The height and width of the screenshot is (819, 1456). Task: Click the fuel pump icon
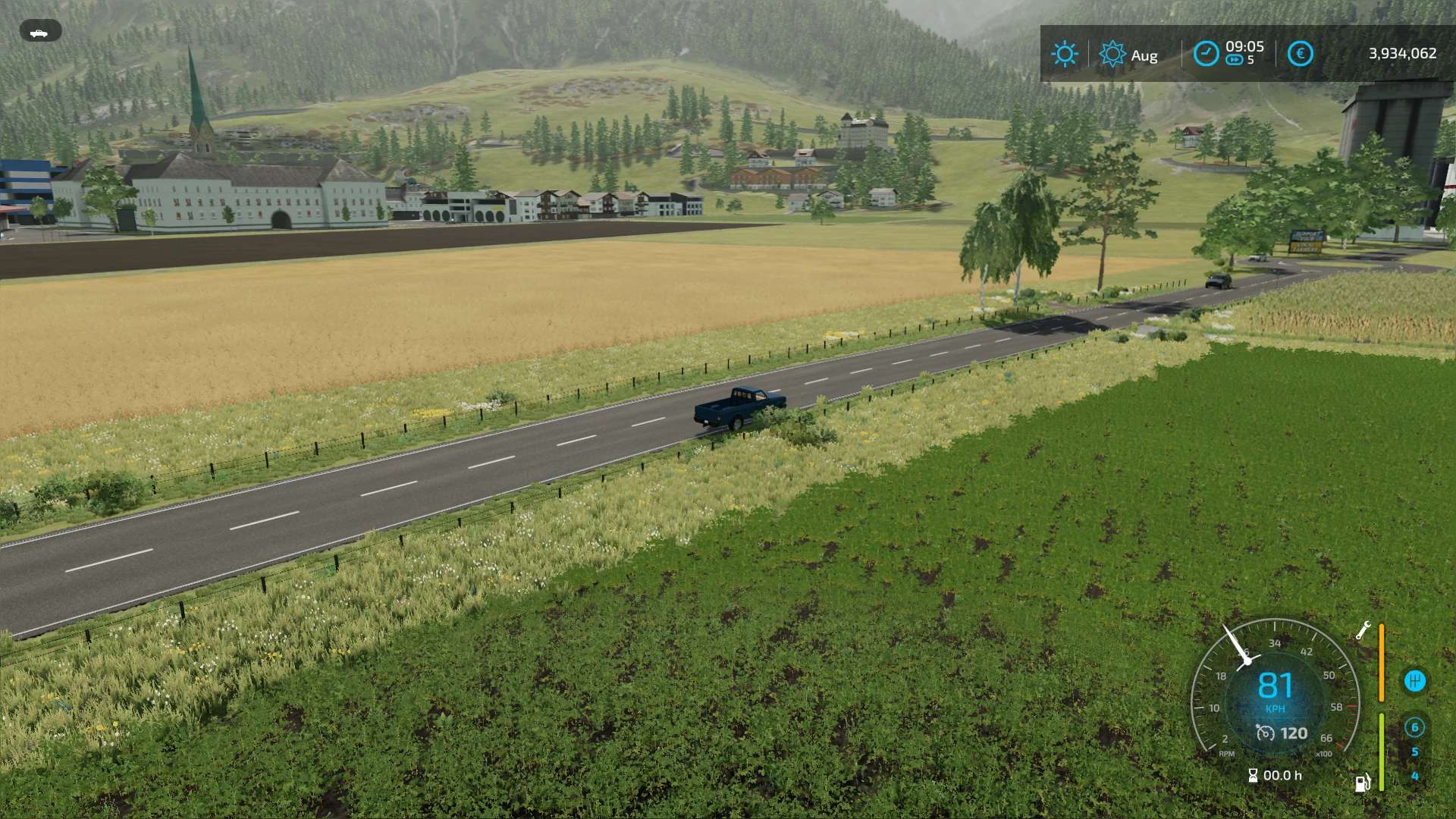click(1363, 783)
